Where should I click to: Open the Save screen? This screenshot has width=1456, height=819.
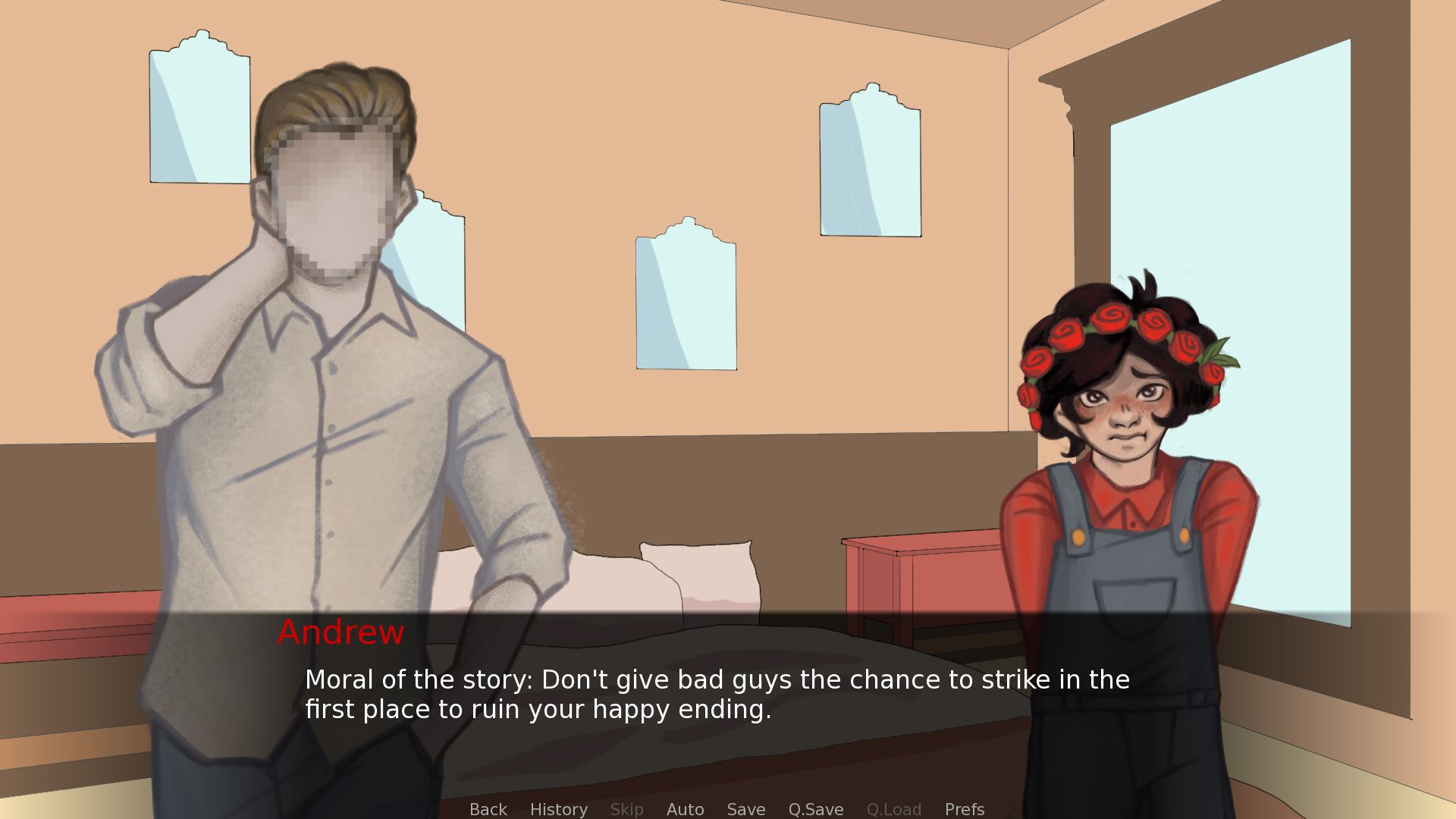(x=745, y=809)
